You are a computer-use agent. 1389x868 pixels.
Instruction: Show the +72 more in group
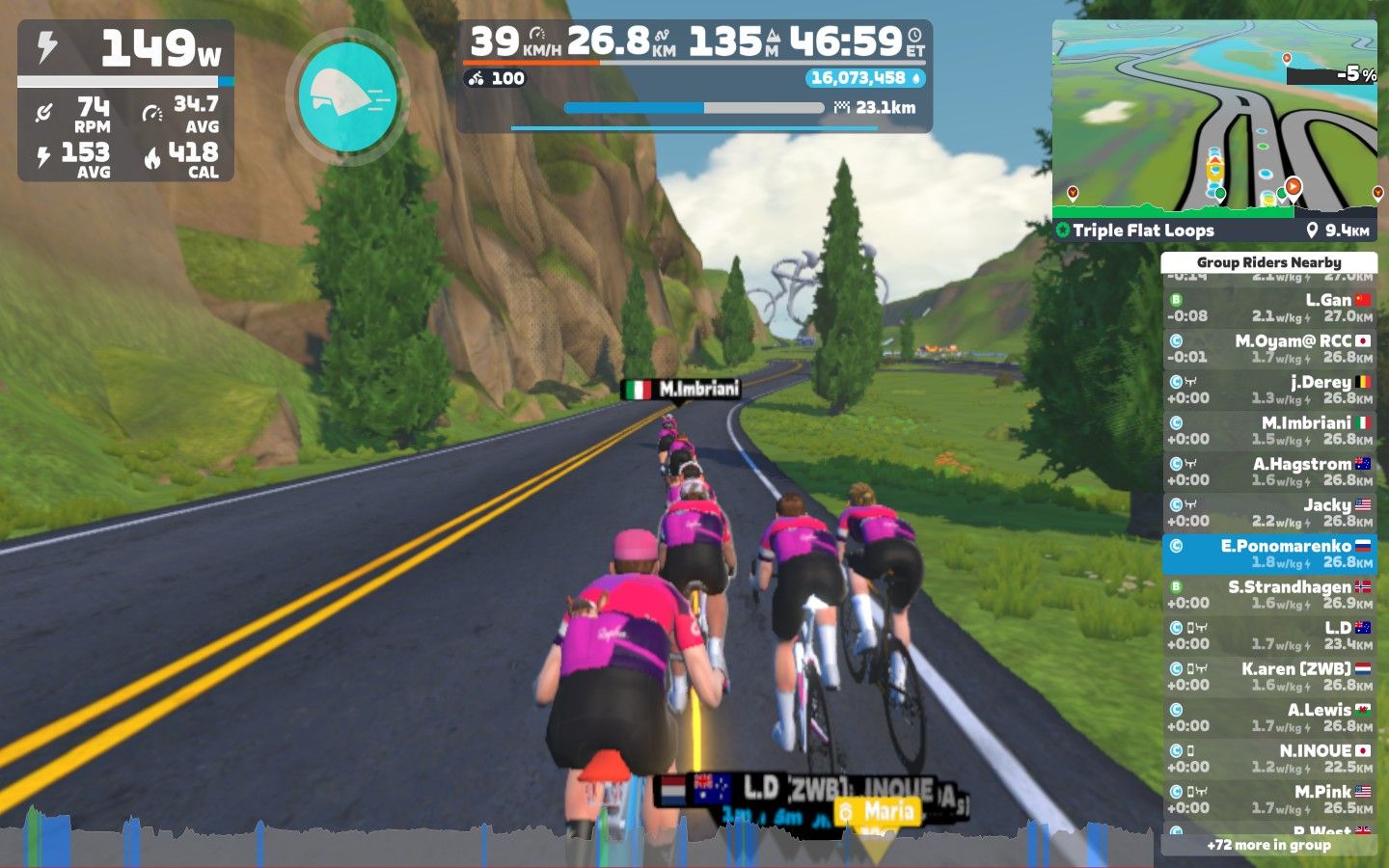point(1268,845)
